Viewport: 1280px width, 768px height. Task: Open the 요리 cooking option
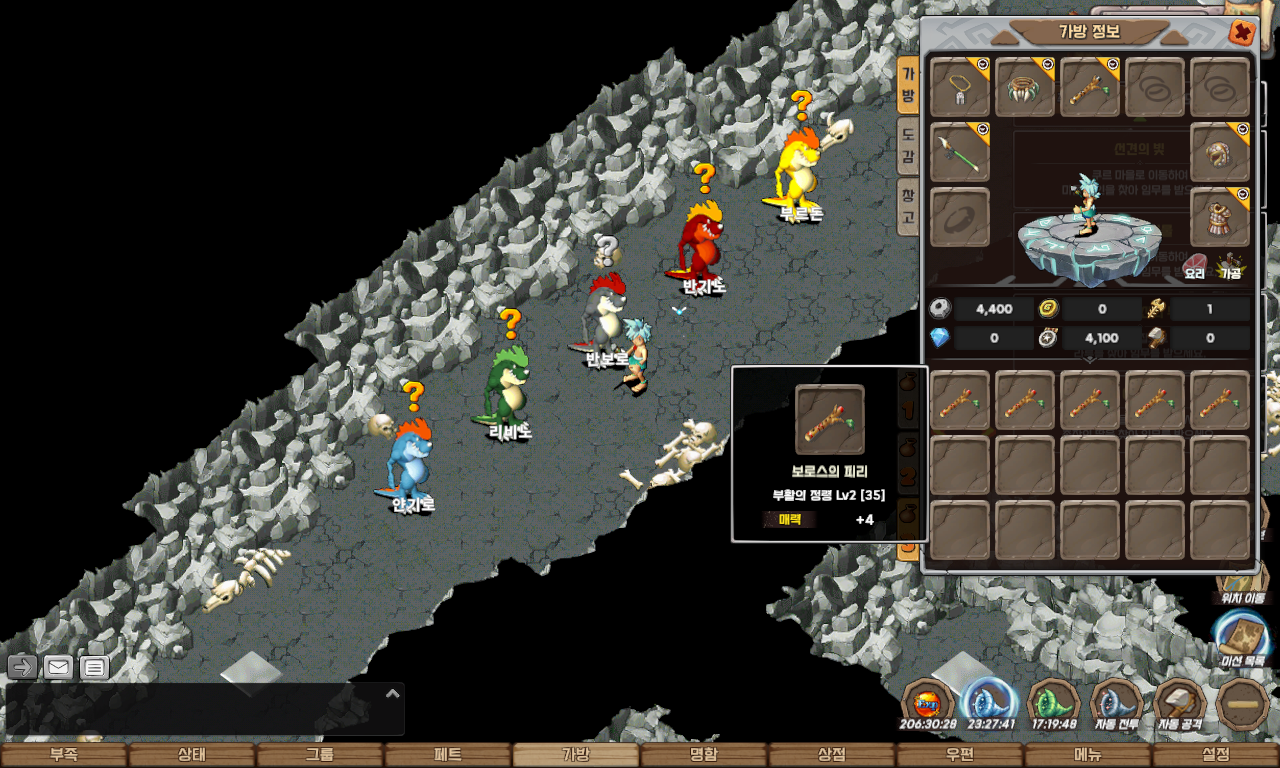coord(1195,266)
